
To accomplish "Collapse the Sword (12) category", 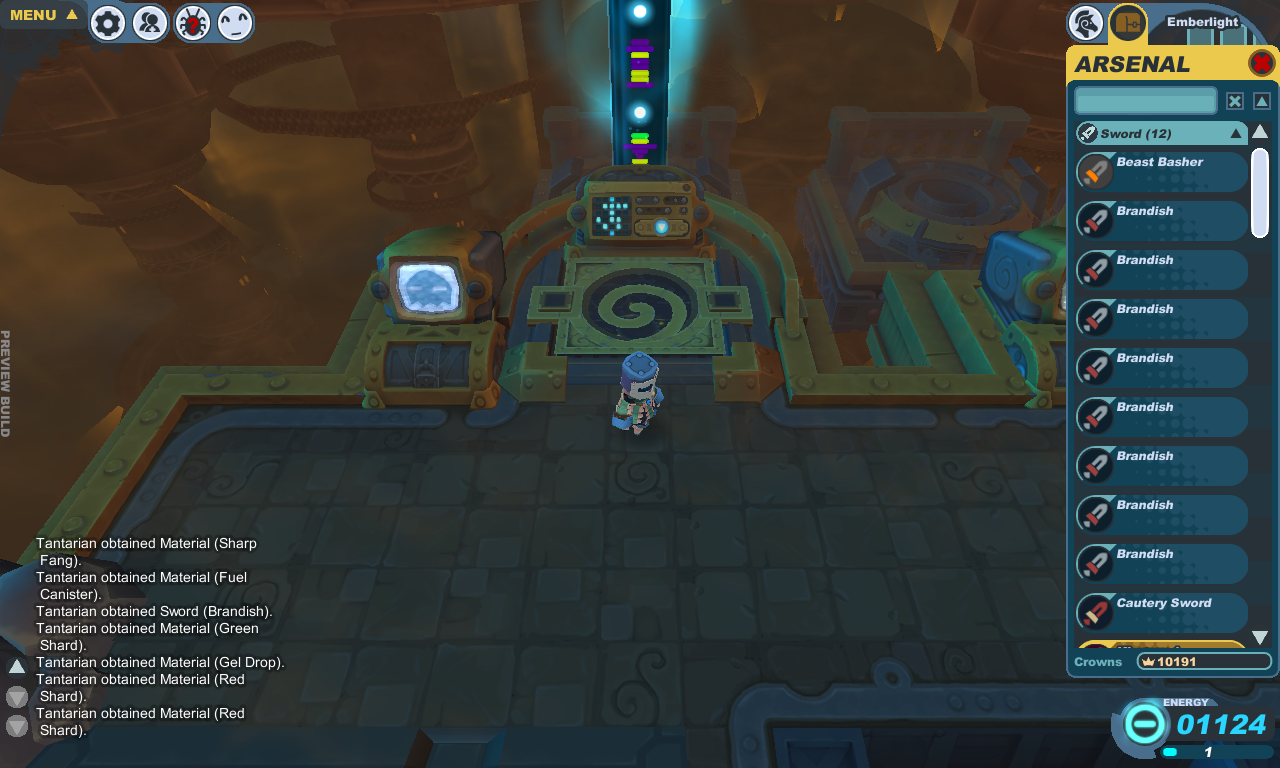I will pyautogui.click(x=1237, y=133).
